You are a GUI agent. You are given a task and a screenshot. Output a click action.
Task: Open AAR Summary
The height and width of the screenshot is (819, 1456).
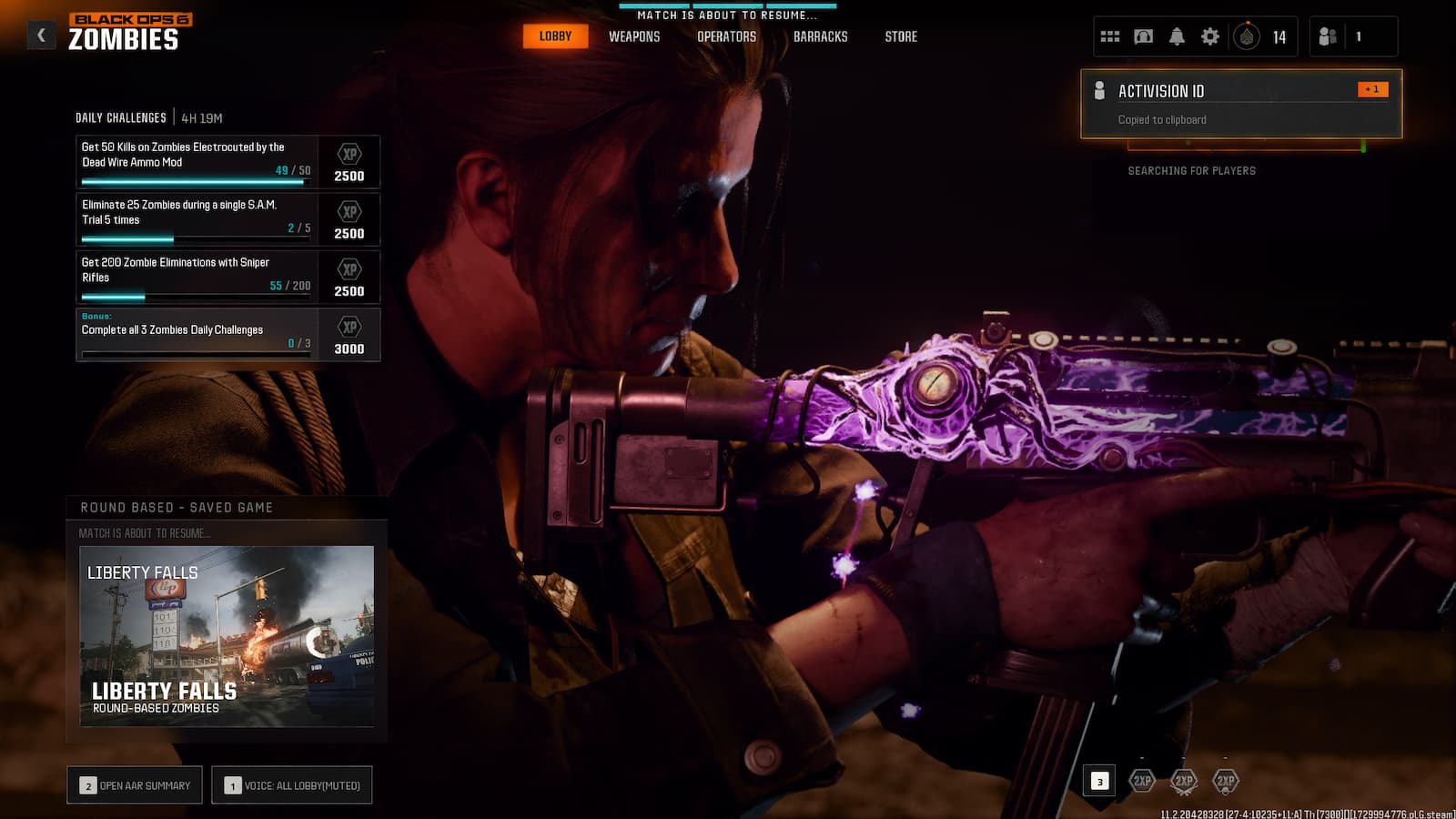click(134, 784)
